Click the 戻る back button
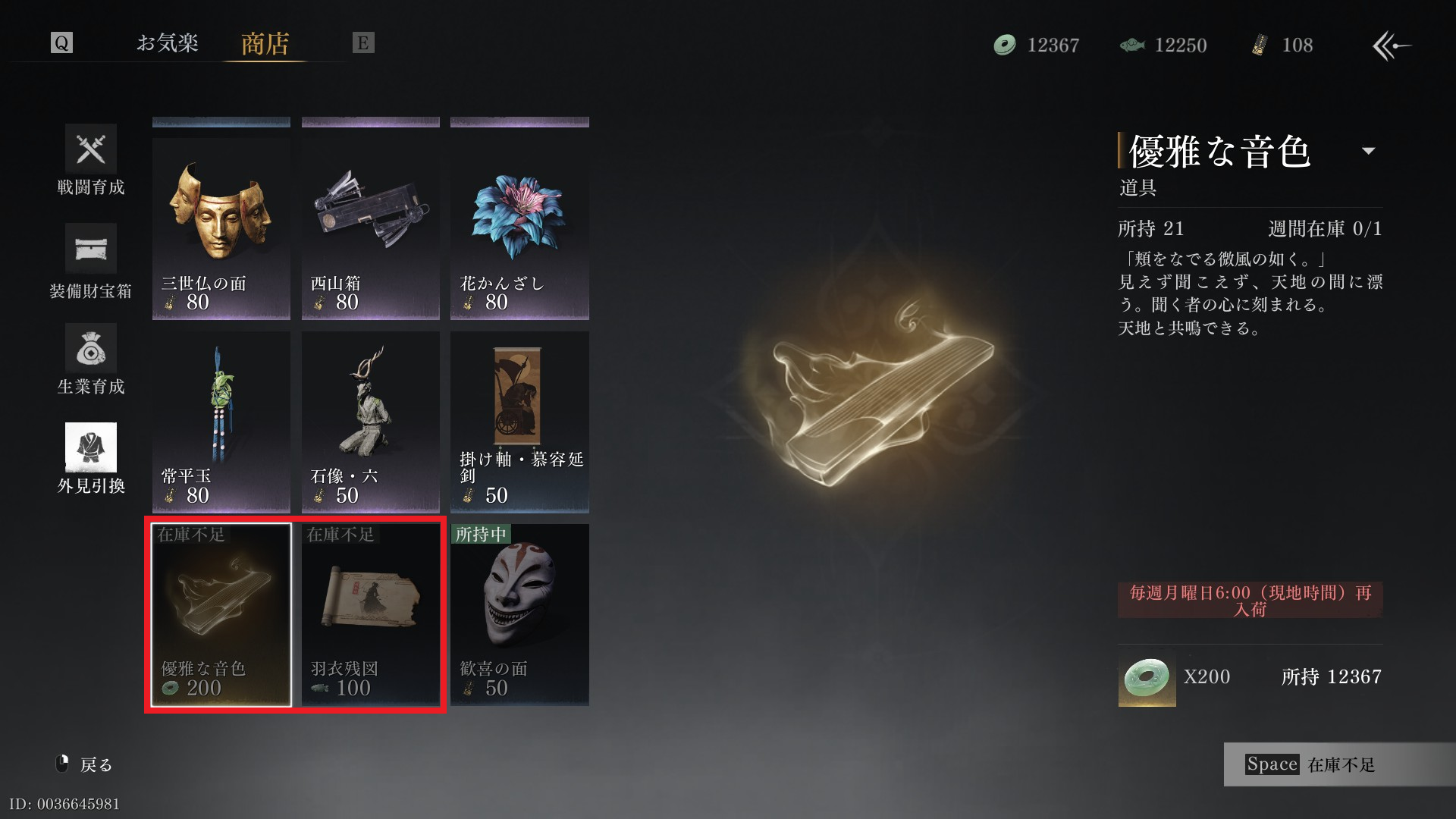This screenshot has width=1456, height=819. (x=85, y=764)
